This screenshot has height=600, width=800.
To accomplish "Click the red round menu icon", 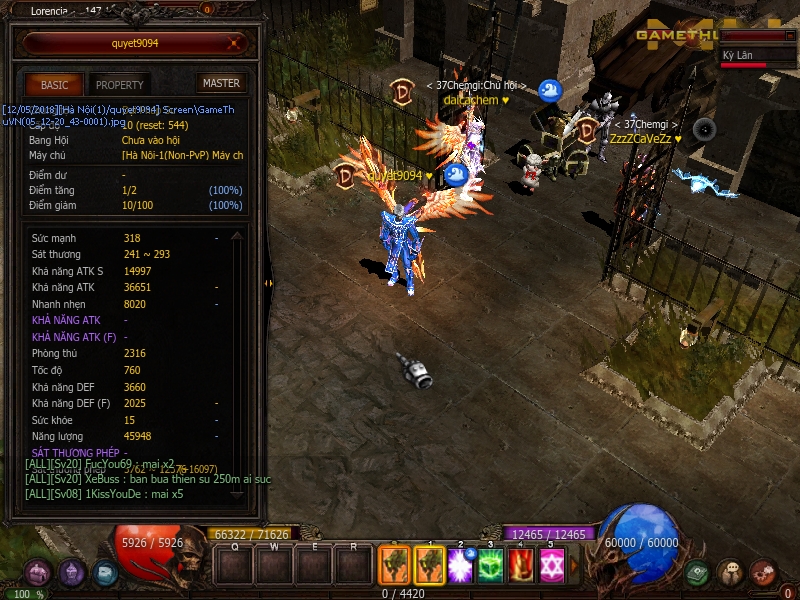I will click(x=763, y=573).
